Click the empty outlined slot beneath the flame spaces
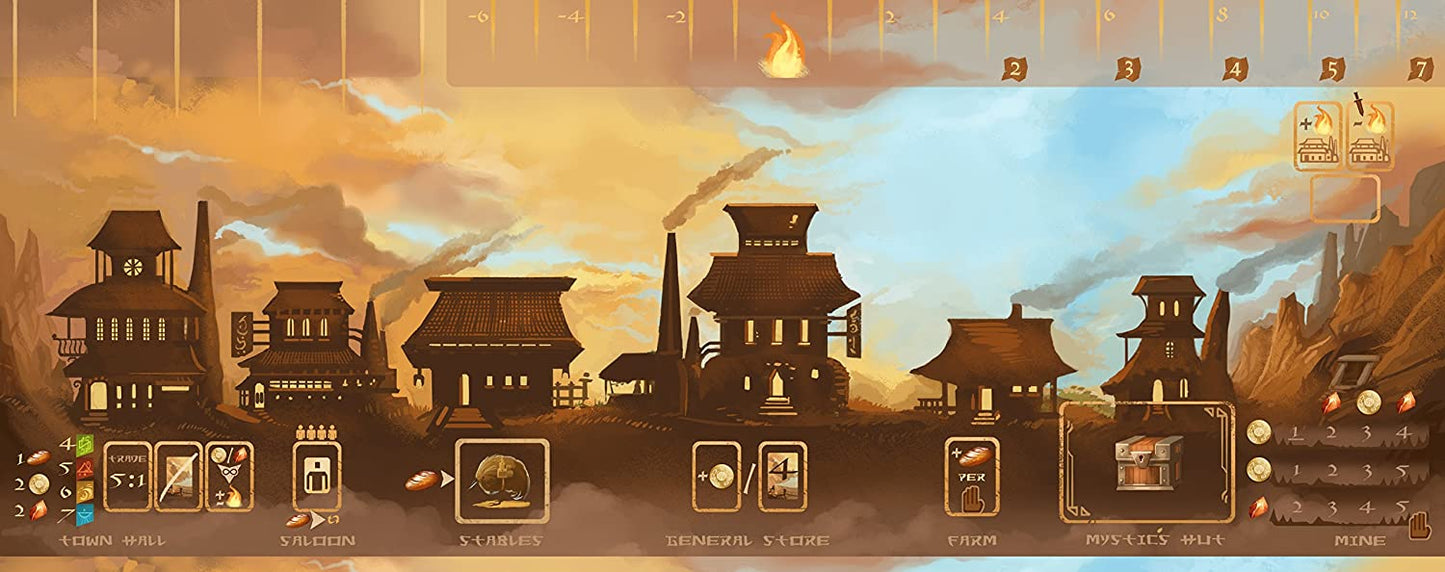This screenshot has height=572, width=1445. [1345, 198]
